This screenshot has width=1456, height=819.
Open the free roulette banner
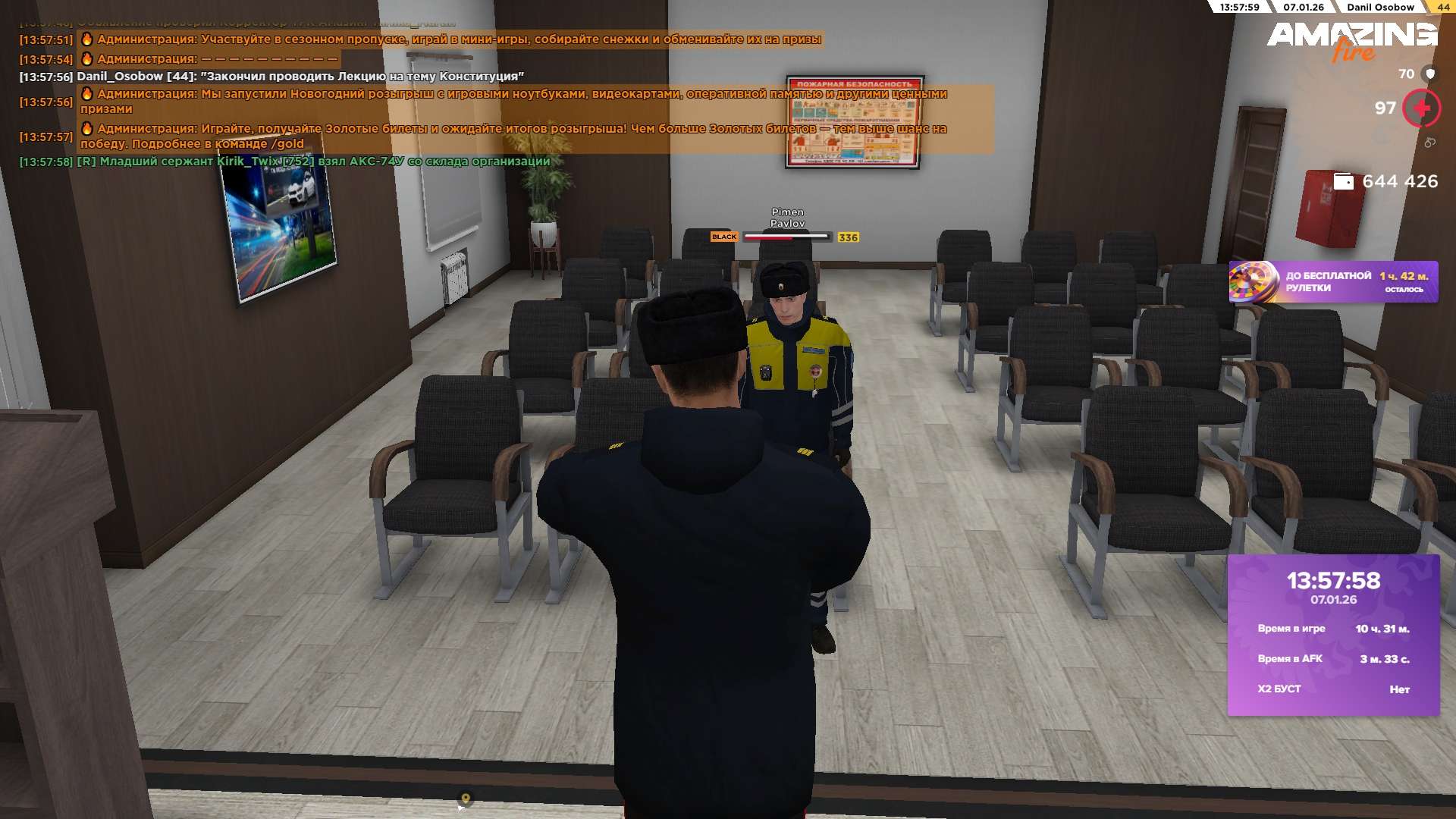click(x=1332, y=282)
